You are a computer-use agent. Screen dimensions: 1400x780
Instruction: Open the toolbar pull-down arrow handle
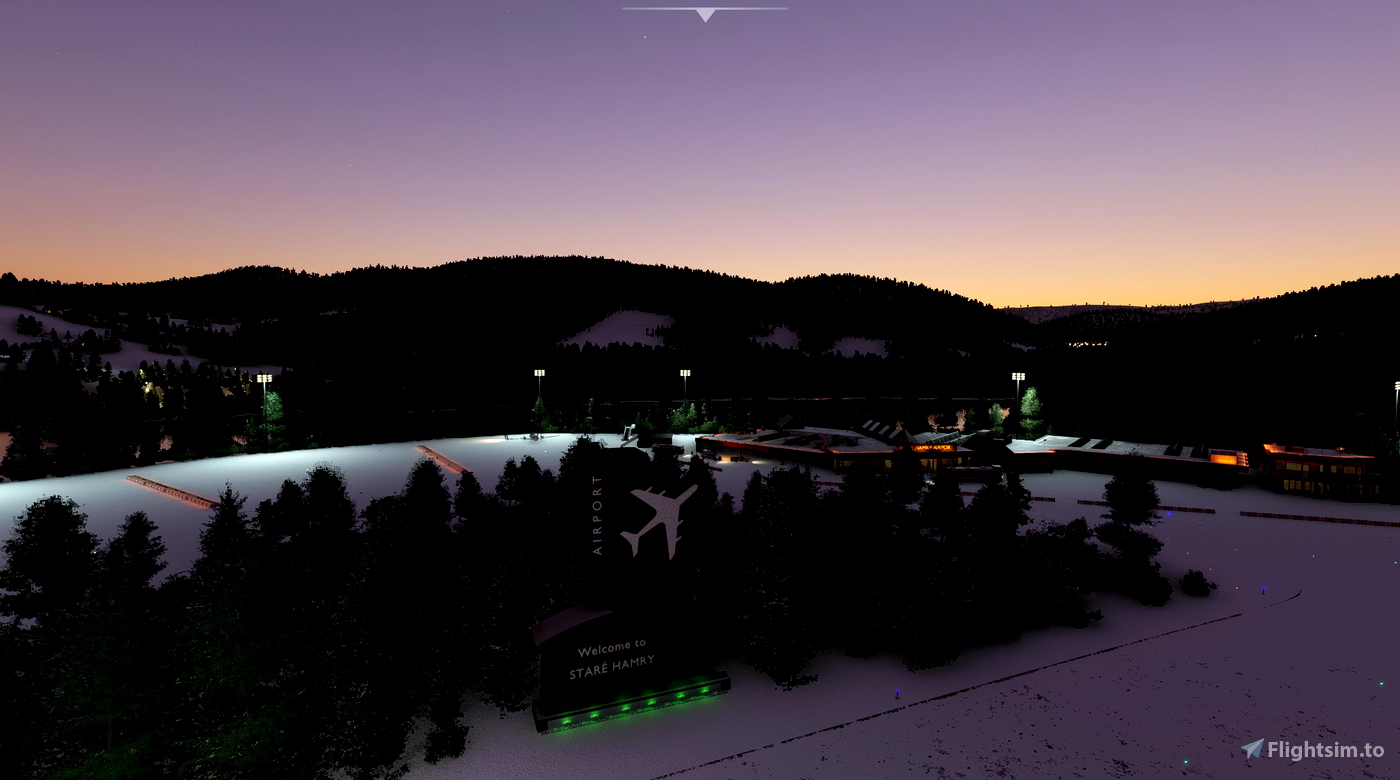tap(705, 14)
